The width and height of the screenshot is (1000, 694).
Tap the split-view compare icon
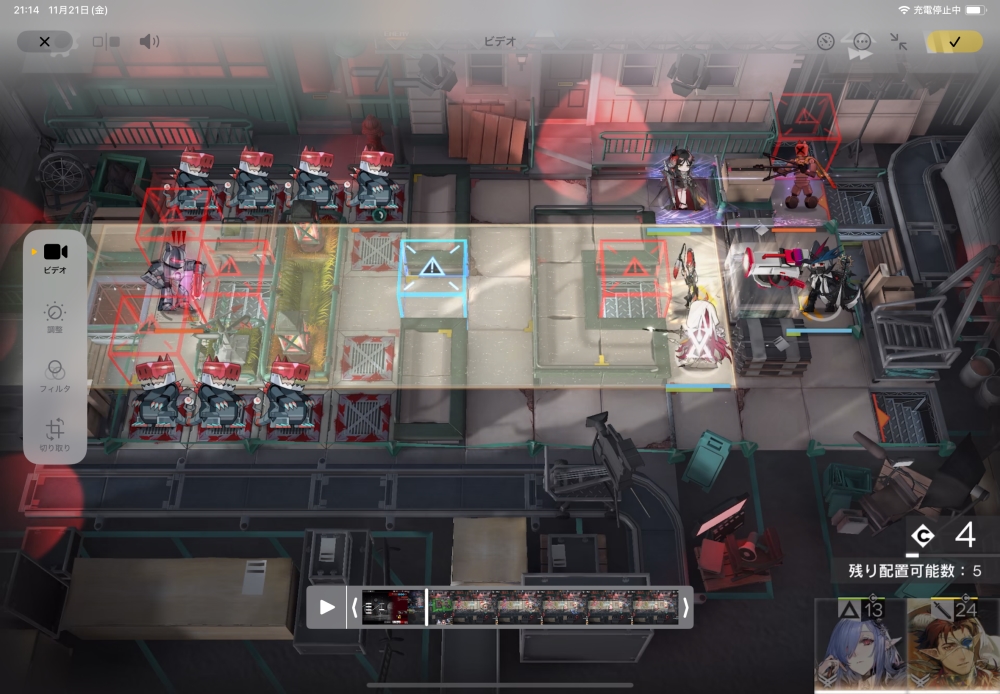(x=106, y=42)
